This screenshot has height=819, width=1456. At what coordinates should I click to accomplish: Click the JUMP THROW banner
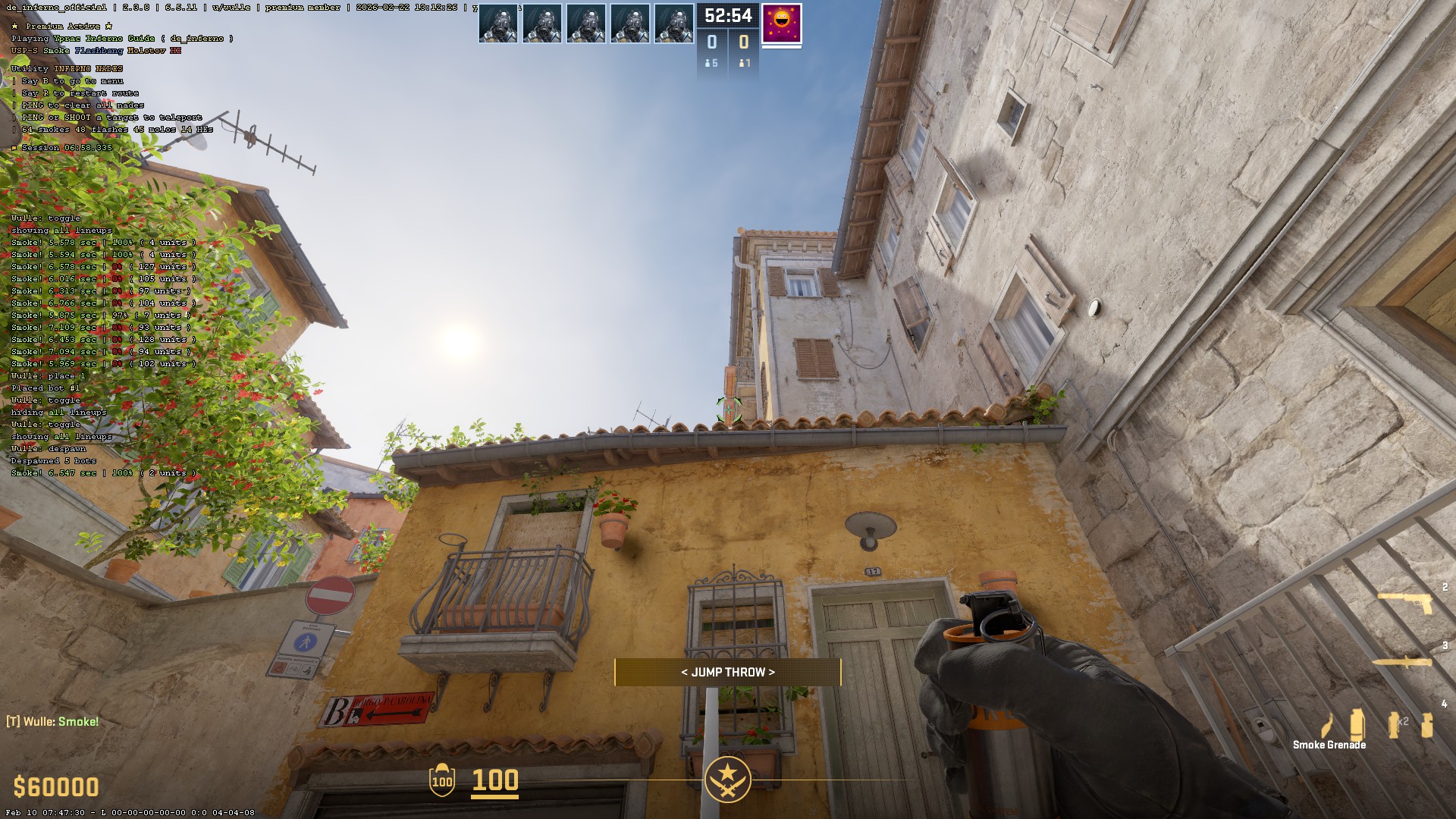point(728,671)
